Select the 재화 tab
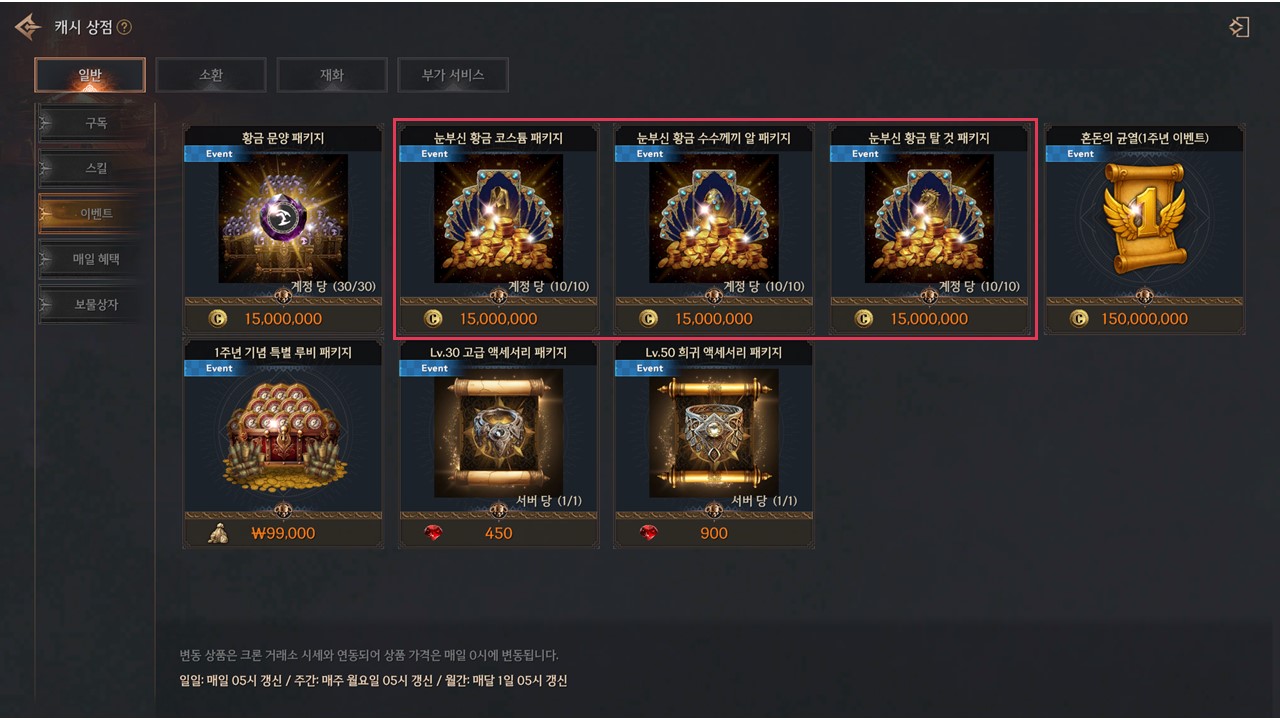1280x720 pixels. tap(332, 75)
